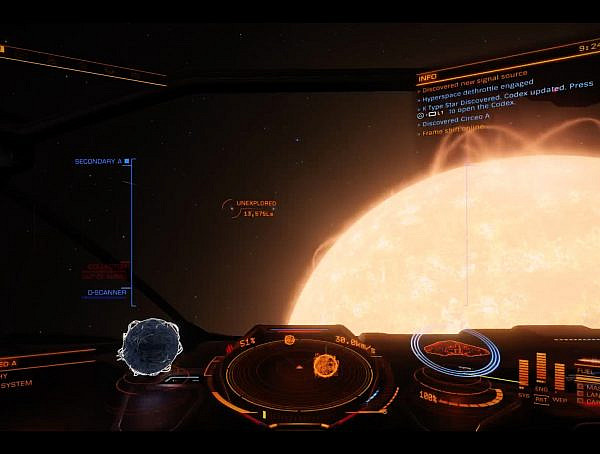Viewport: 600px width, 454px height.
Task: Select the SECONDARY A fire group label
Action: pyautogui.click(x=98, y=161)
